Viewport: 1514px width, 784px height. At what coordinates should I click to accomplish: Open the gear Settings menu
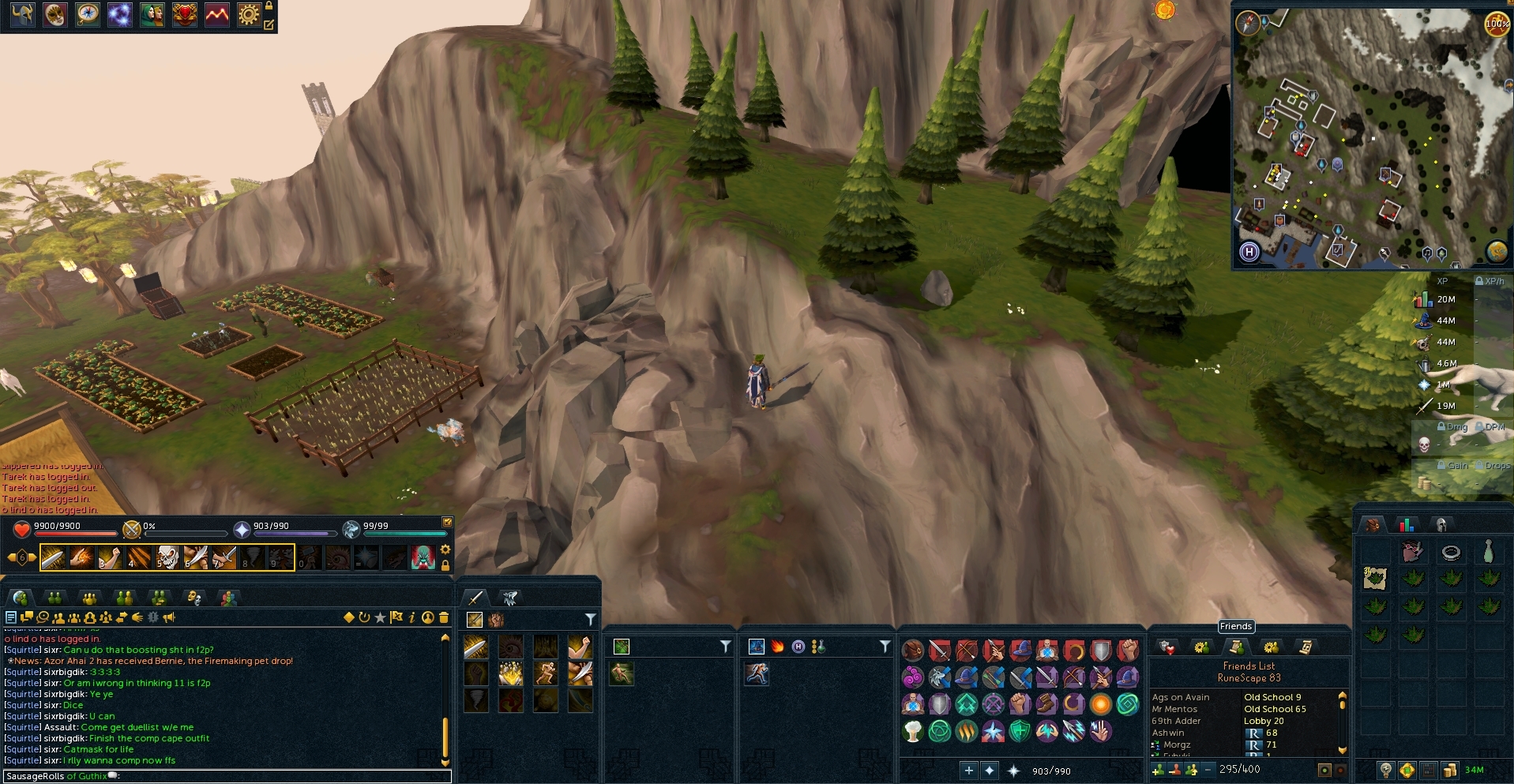coord(249,15)
